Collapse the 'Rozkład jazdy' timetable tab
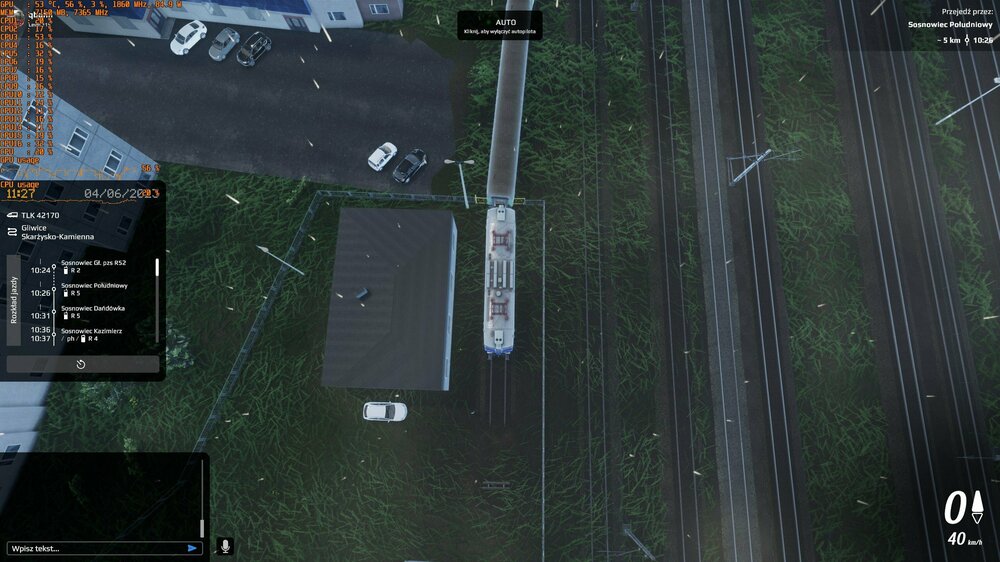 14,299
